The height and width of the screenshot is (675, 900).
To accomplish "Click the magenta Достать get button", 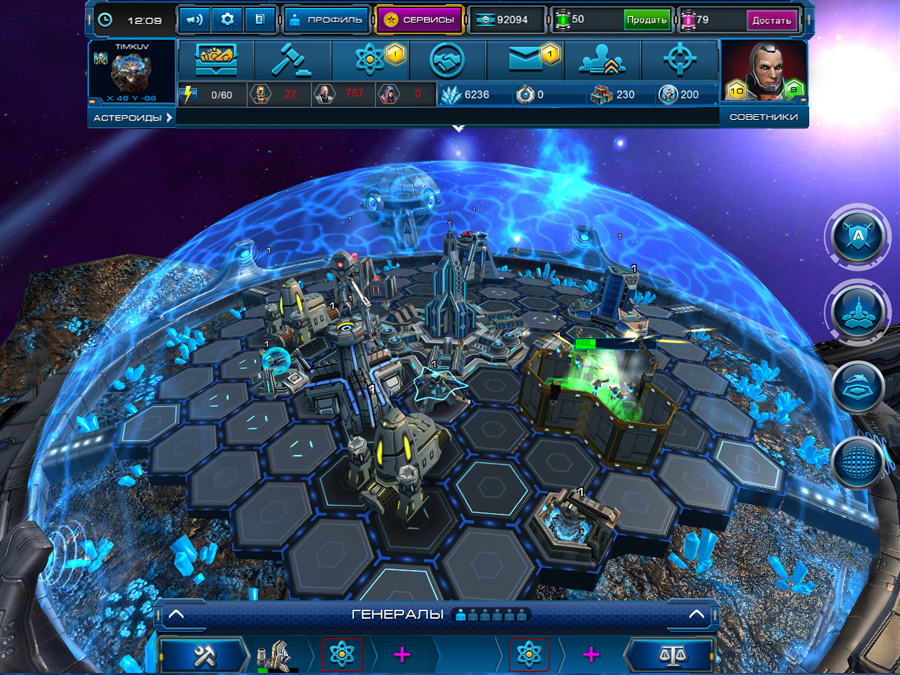I will click(x=772, y=20).
